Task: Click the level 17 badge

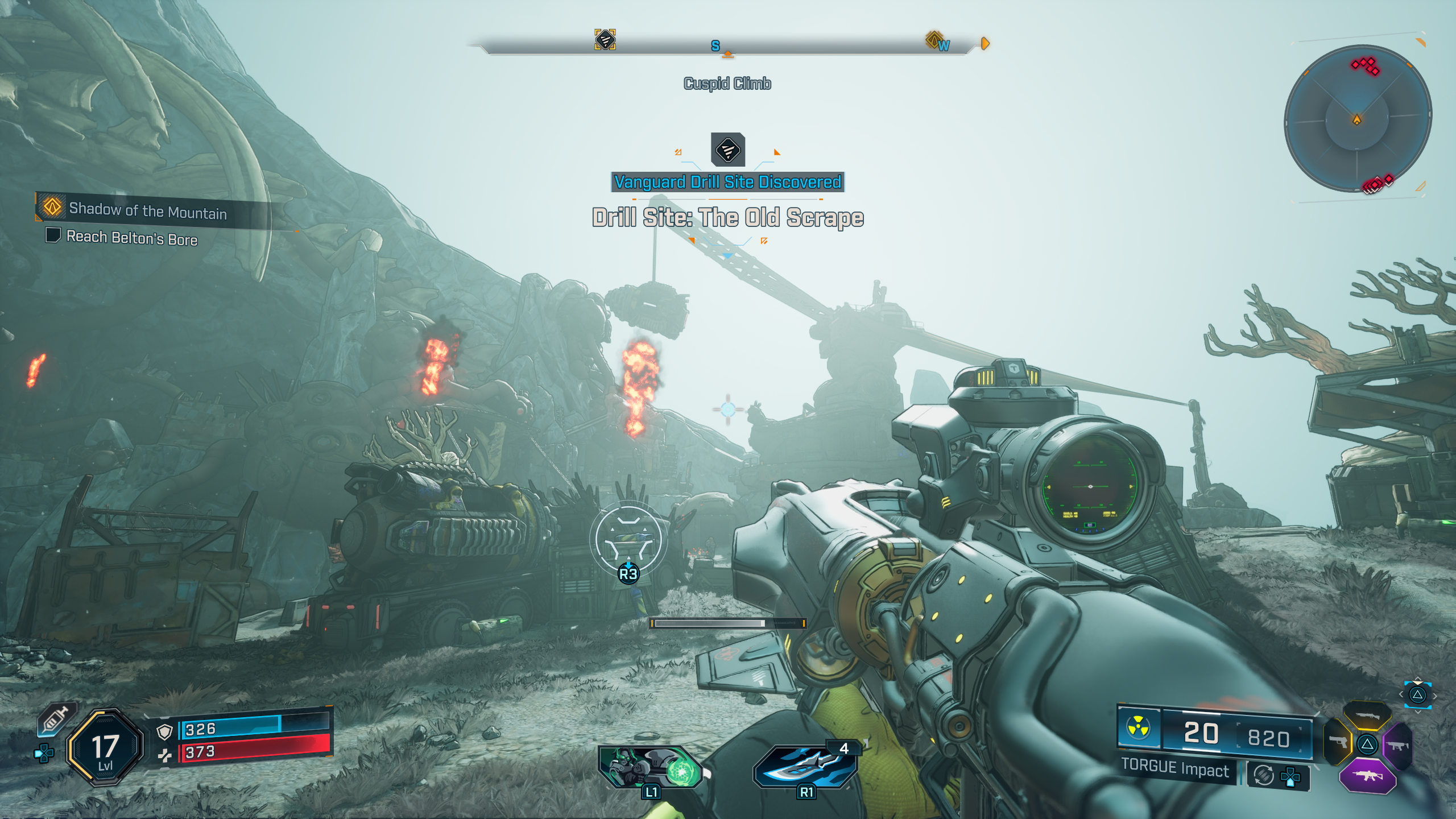Action: 105,748
